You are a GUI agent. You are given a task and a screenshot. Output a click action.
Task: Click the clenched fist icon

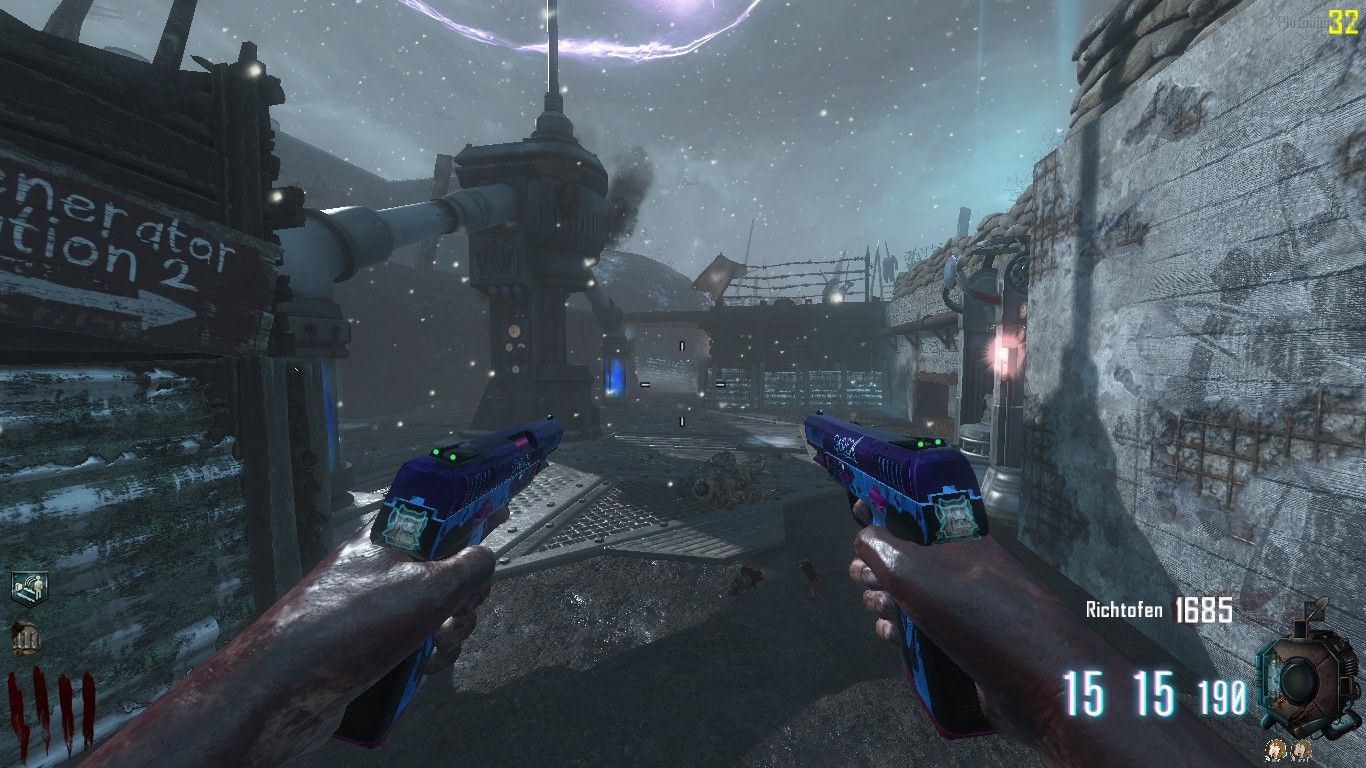tap(24, 637)
